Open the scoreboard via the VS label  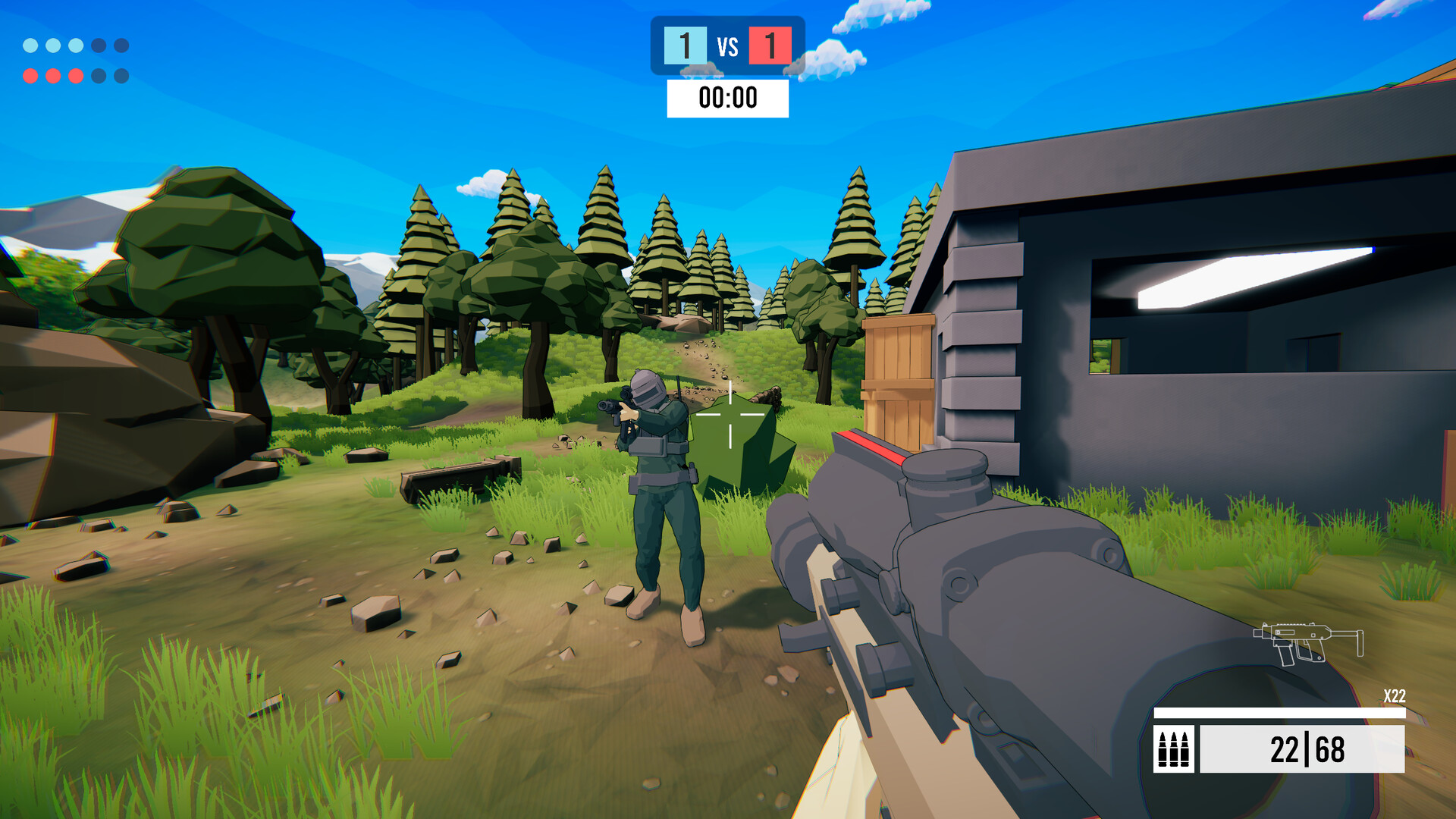coord(726,47)
